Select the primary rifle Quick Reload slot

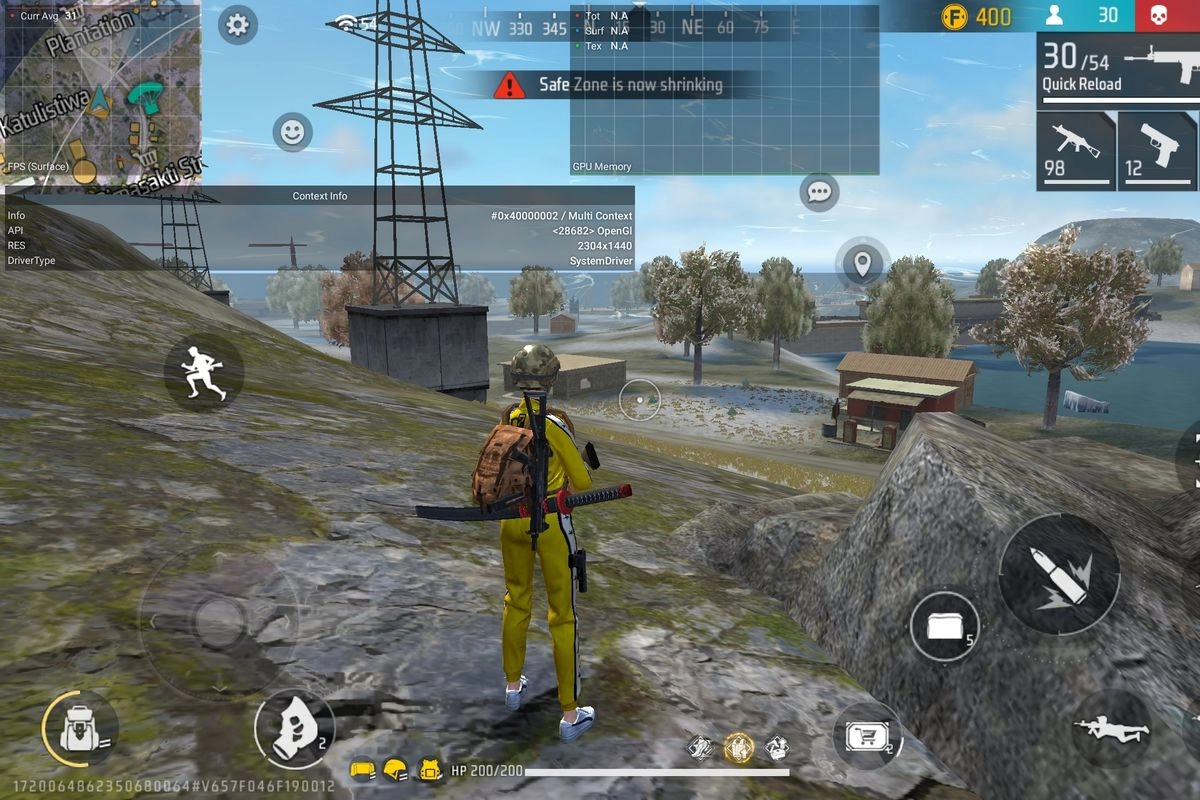1117,67
